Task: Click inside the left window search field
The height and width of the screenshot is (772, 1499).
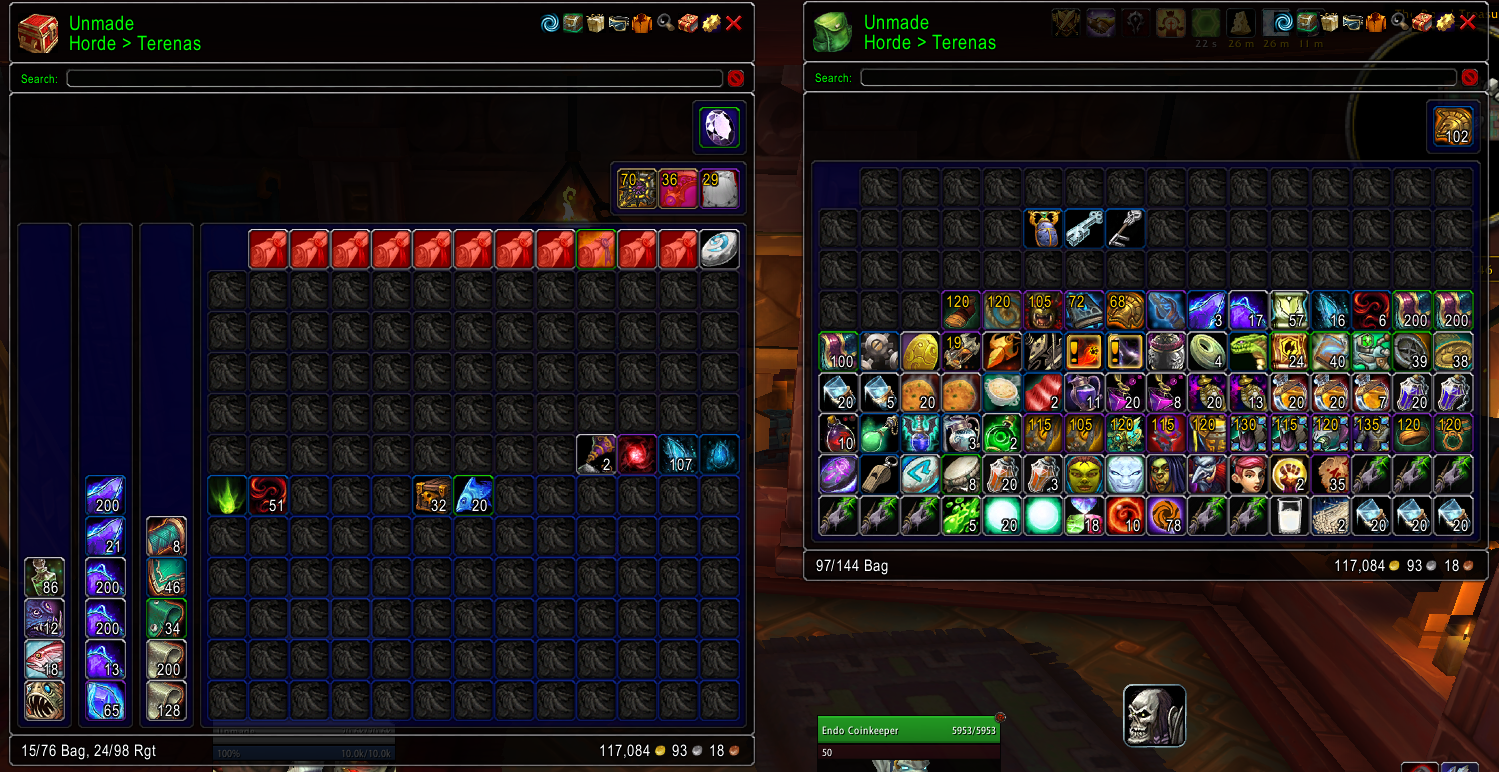Action: click(x=395, y=78)
